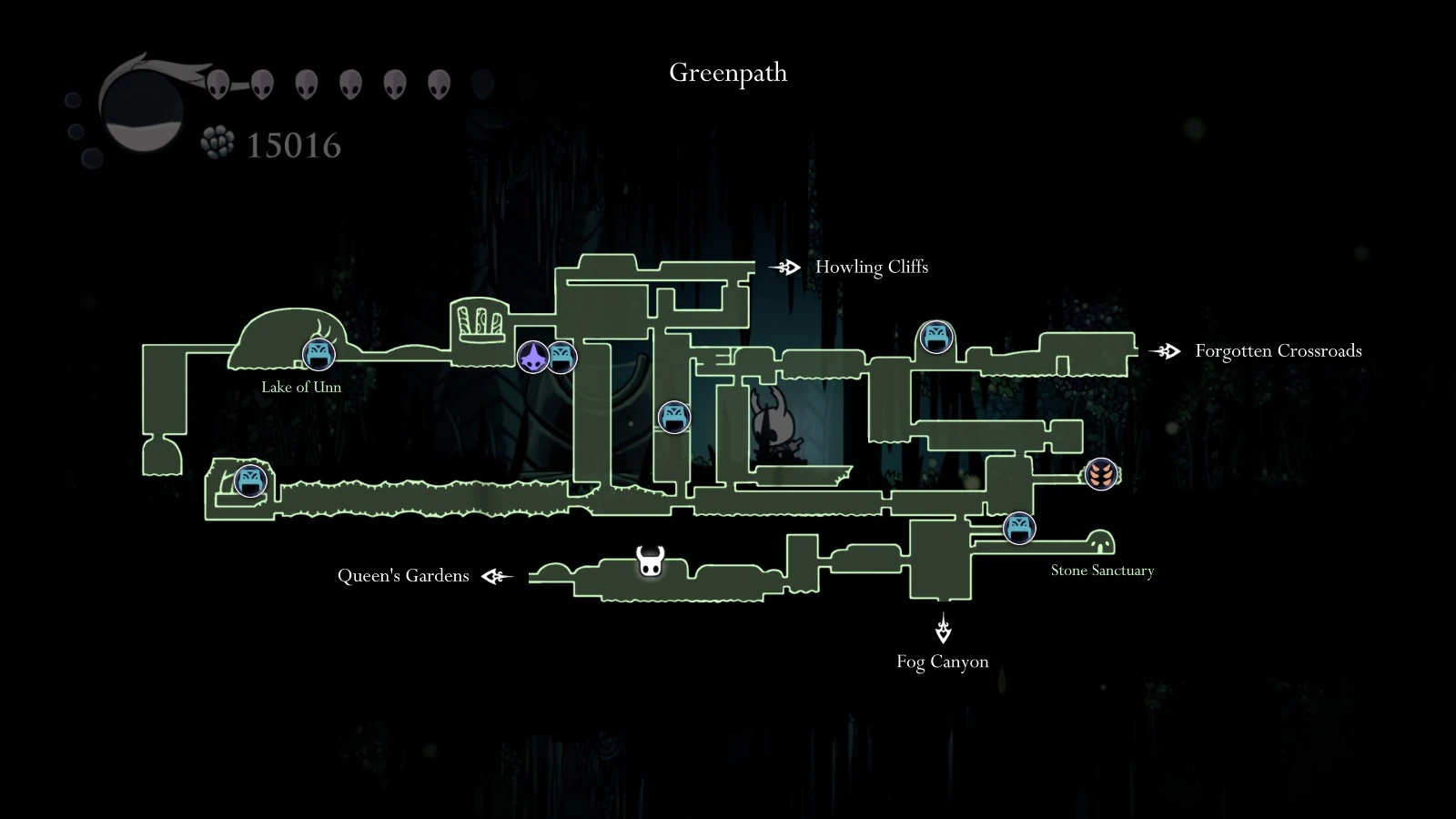Click the Queen's Gardens exit arrow
1456x819 pixels.
coord(495,575)
